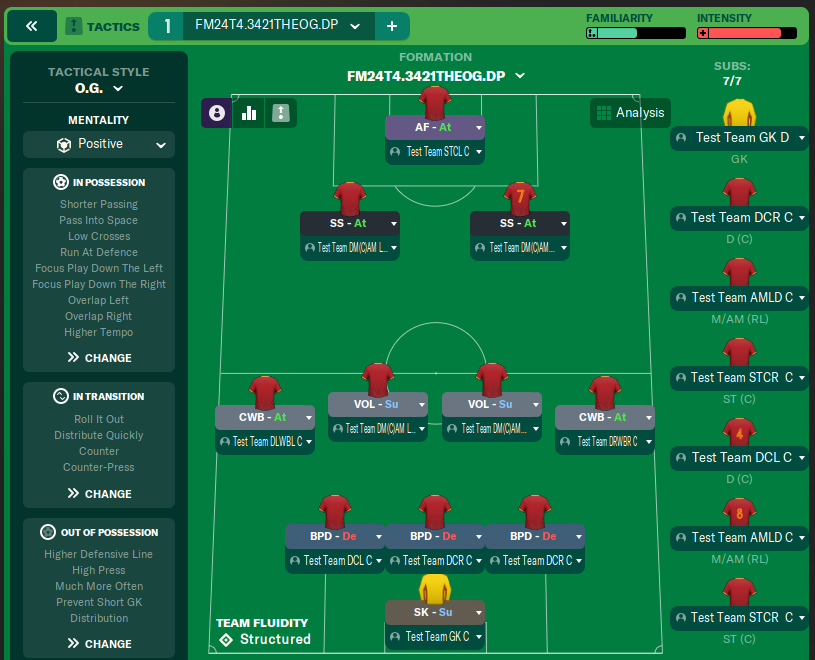Open the Mentality Positive dropdown
Screen dimensions: 815x660
click(x=99, y=144)
